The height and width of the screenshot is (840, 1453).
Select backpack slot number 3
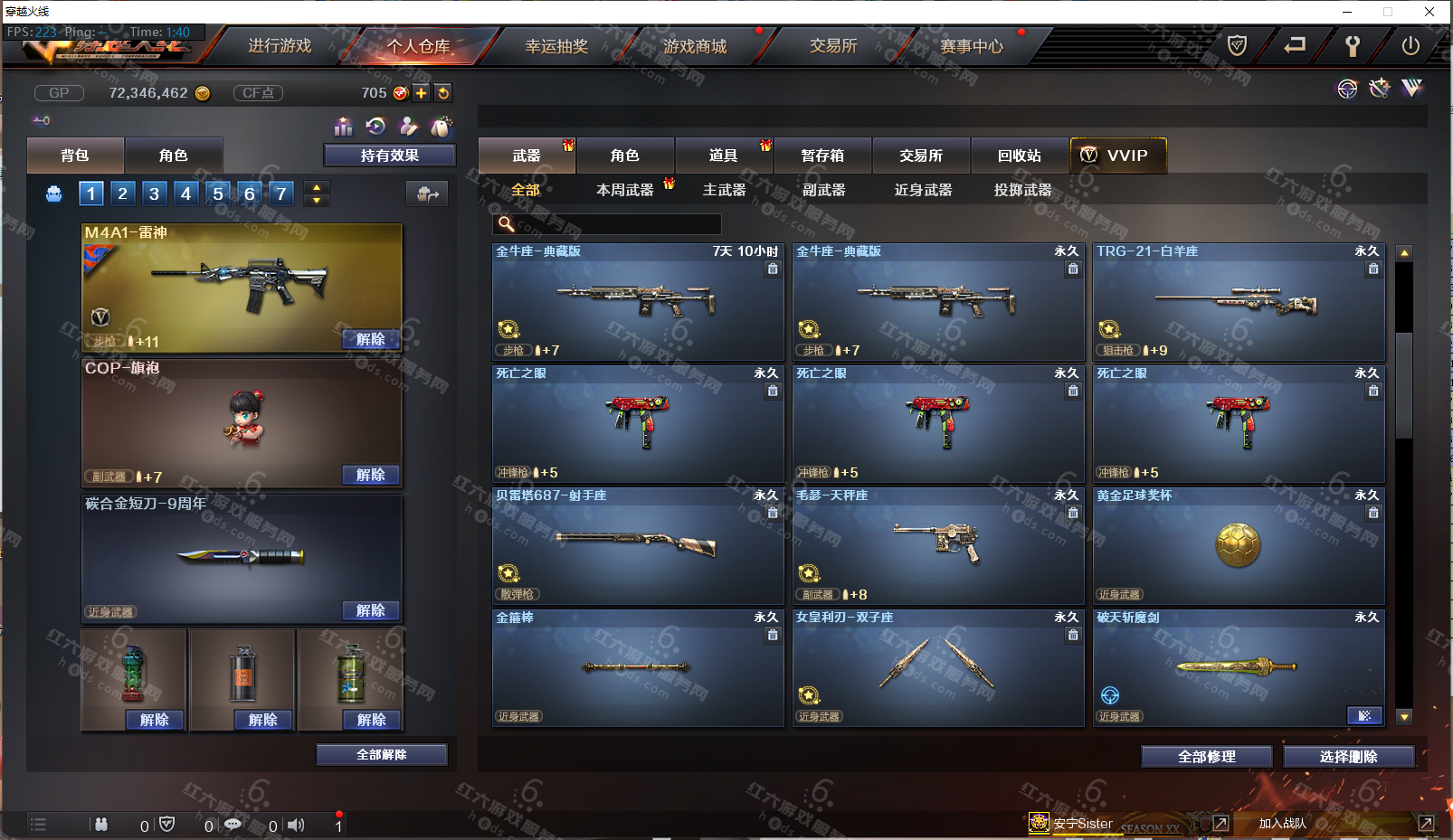[x=155, y=193]
